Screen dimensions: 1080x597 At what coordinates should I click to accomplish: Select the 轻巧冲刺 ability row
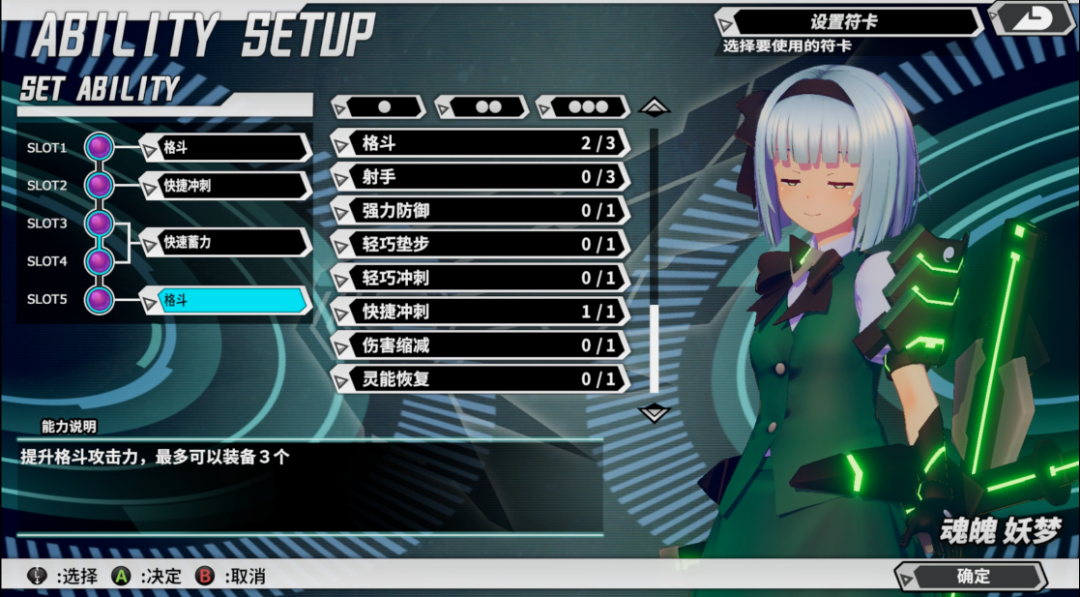(x=480, y=278)
